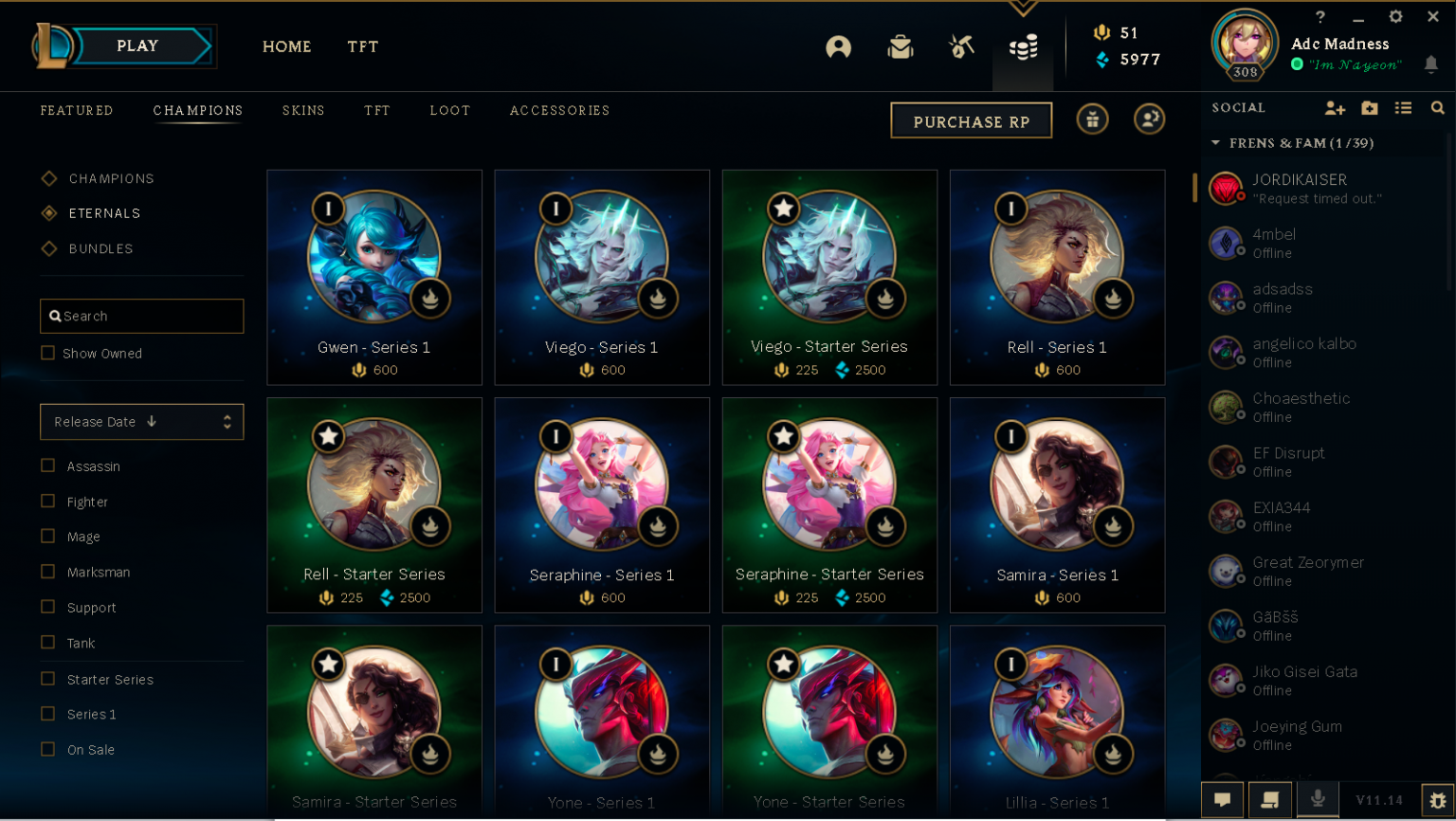
Task: Check notifications mail icon
Action: click(x=900, y=46)
